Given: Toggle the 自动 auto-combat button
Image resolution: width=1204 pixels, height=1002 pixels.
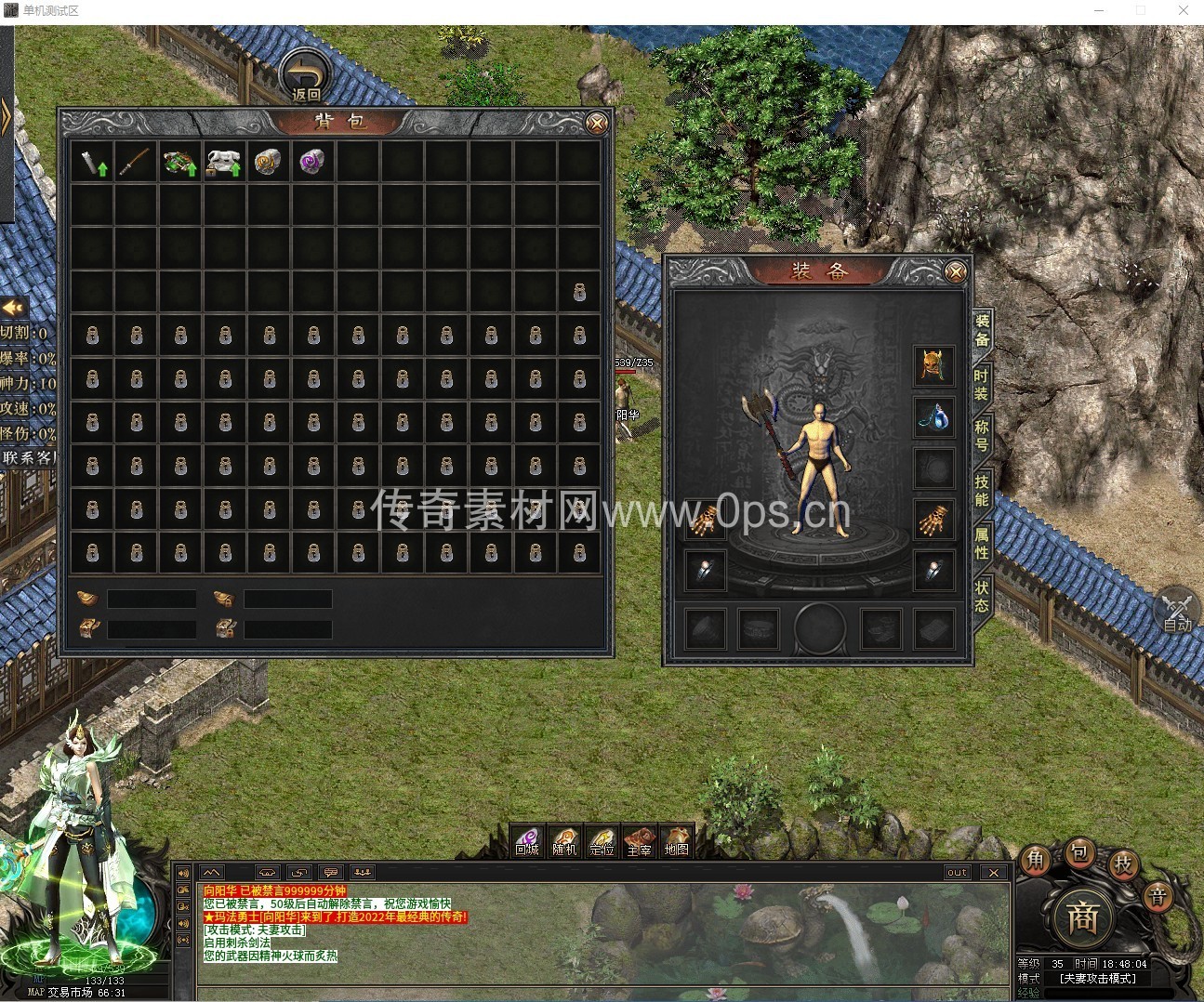Looking at the screenshot, I should pos(1177,612).
